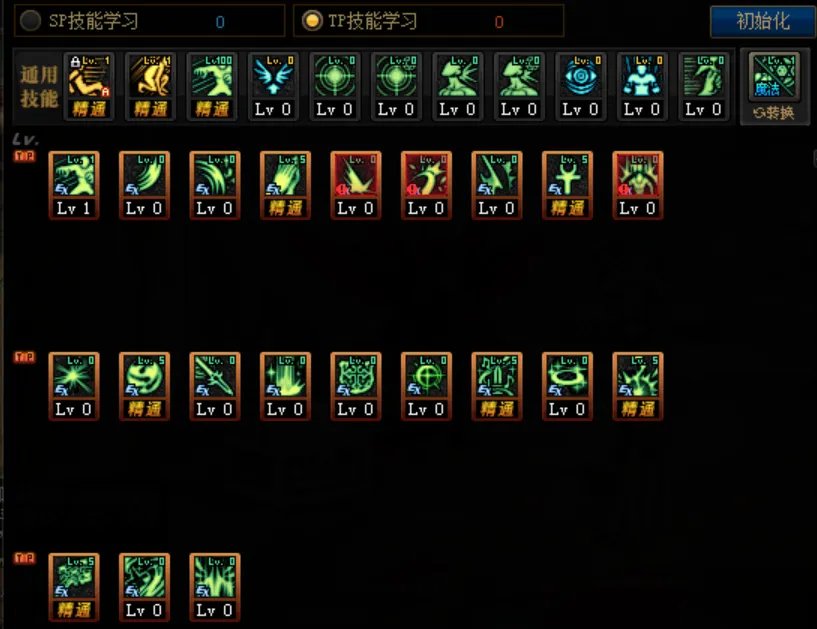Choose the Lv 1 EX skill icon

[74, 177]
